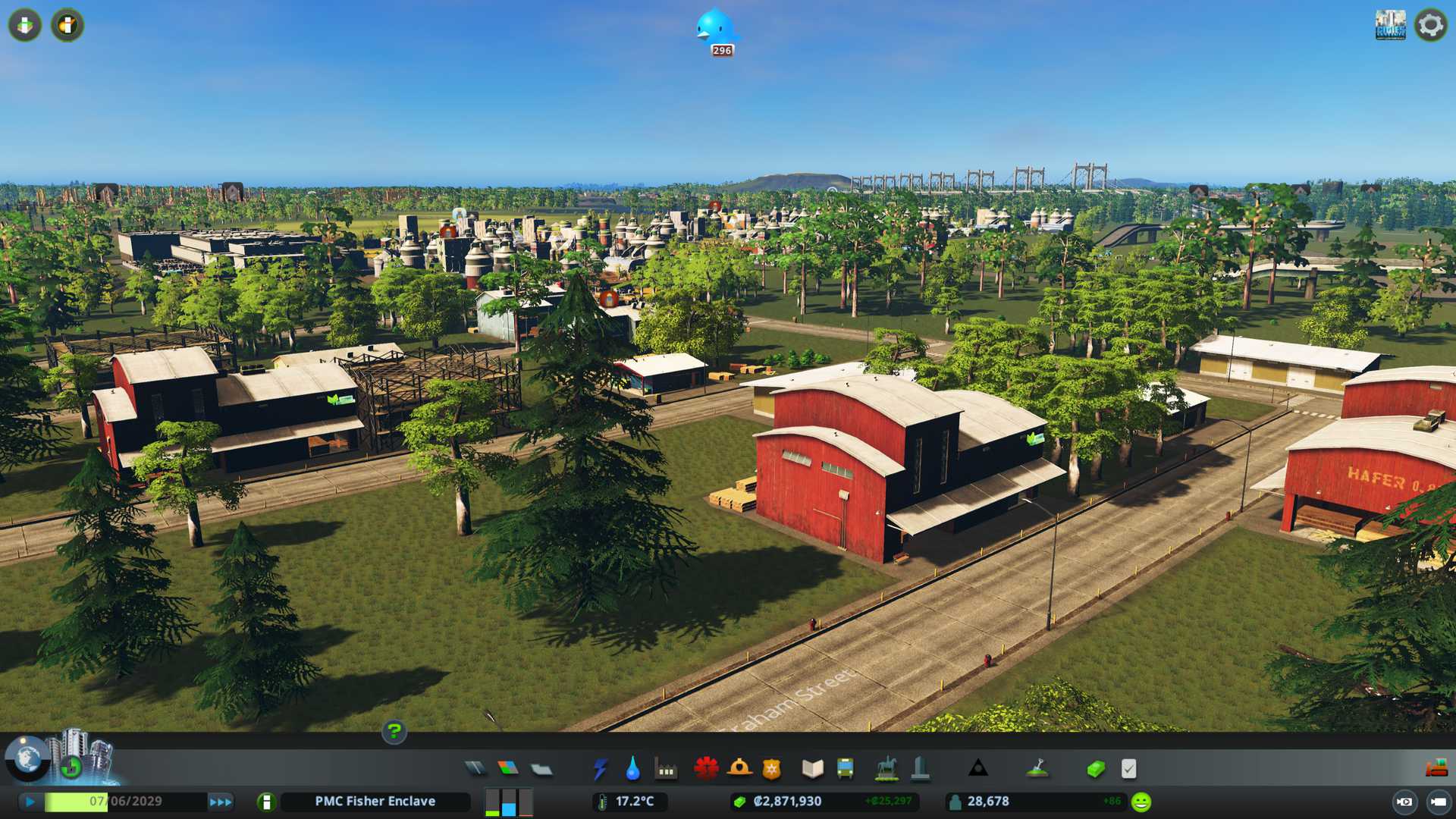Open the green question mark advisor
Screen dimensions: 1456x819
tap(394, 732)
